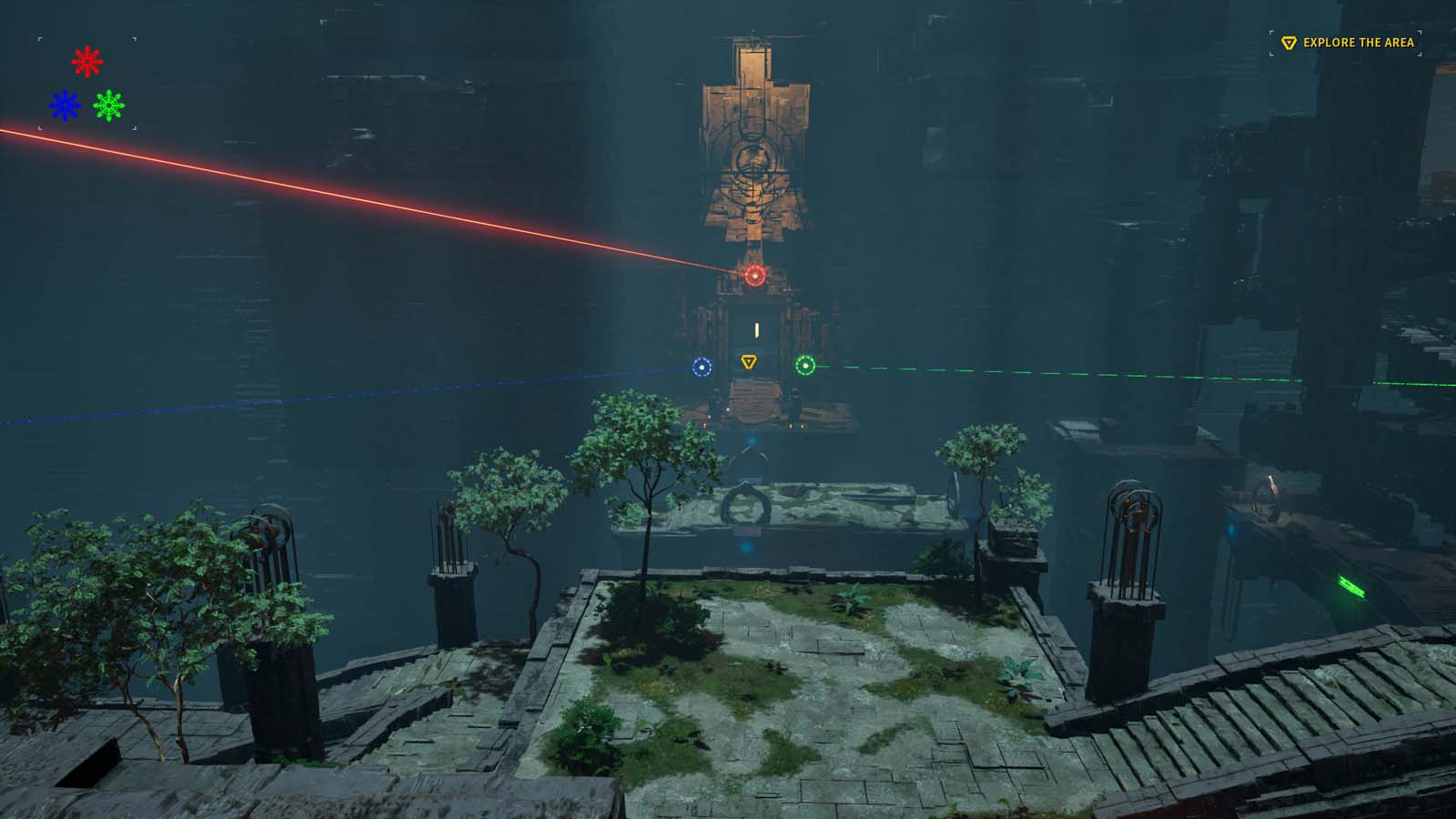The width and height of the screenshot is (1456, 819).
Task: Click the yellow triangle emblem on the gate
Action: (748, 361)
